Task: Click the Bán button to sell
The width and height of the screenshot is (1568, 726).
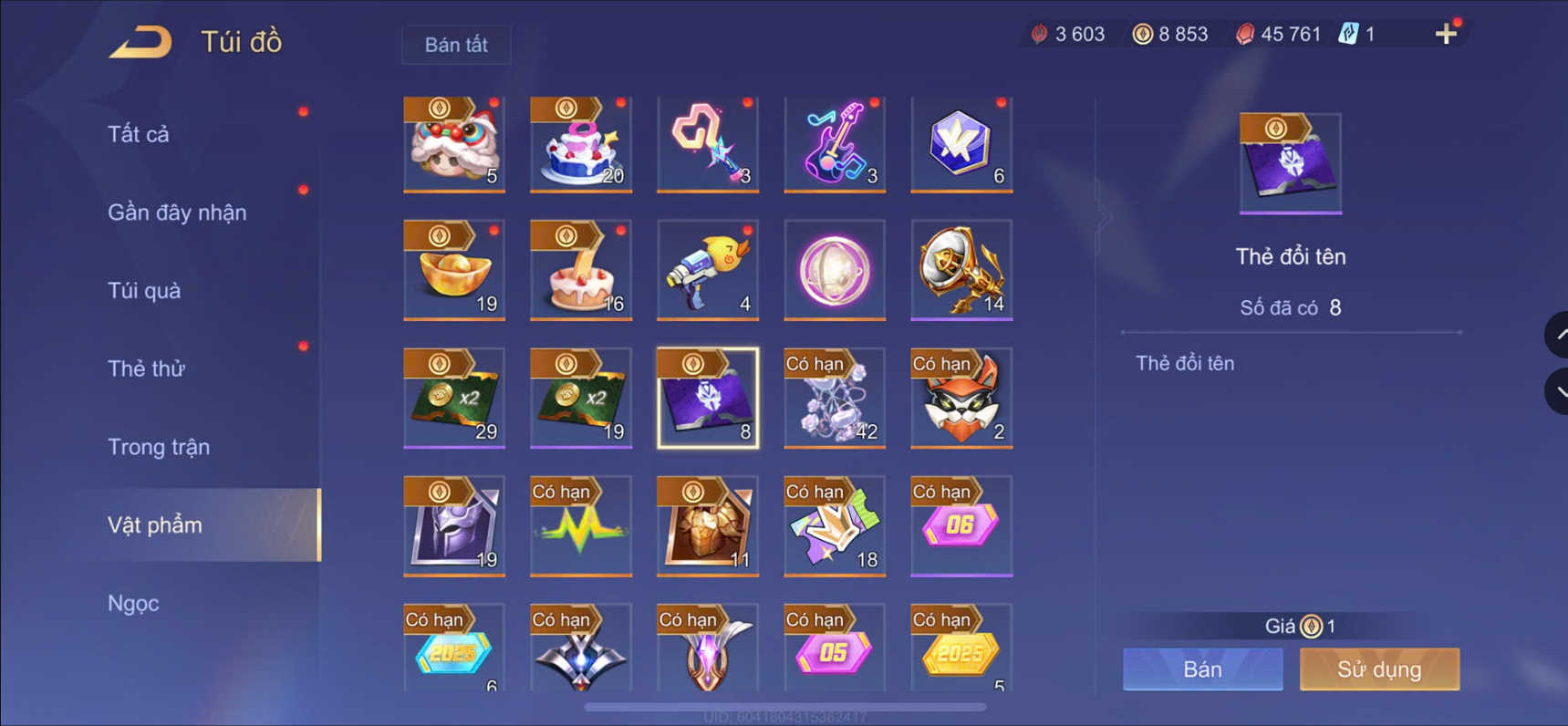Action: pyautogui.click(x=1201, y=669)
